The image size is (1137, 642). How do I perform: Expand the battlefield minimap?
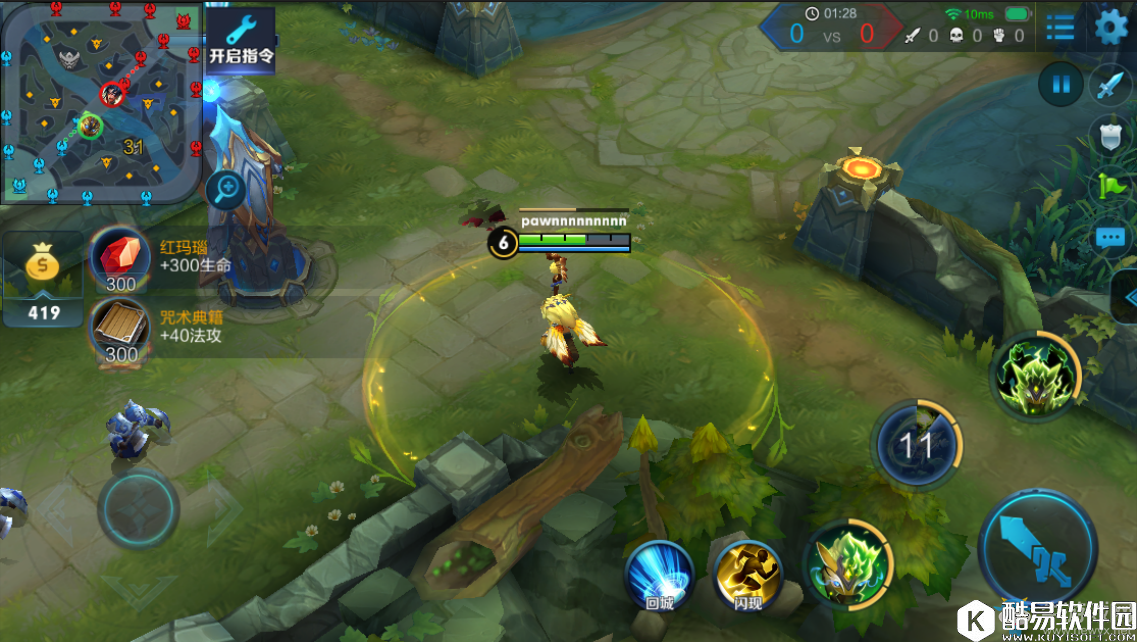coord(100,100)
